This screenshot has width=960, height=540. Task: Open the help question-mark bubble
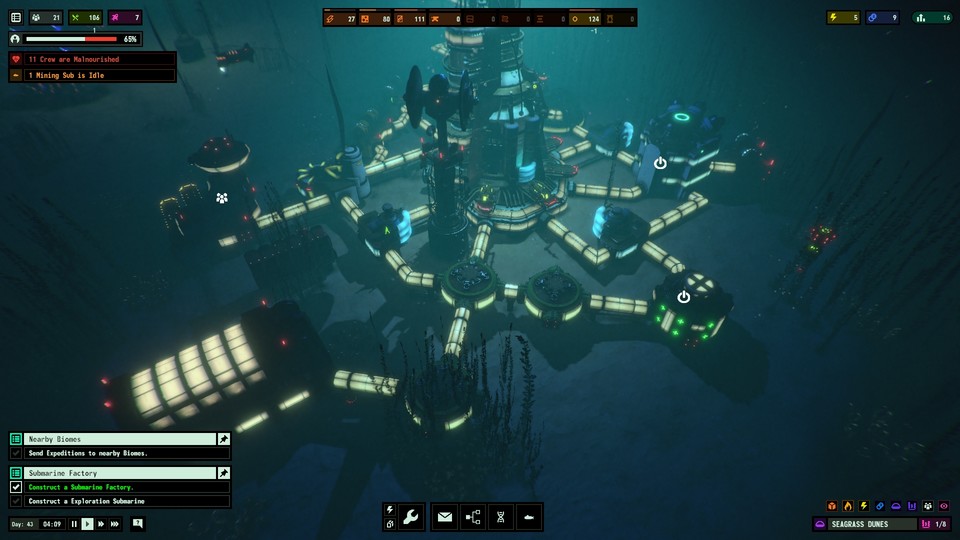(x=138, y=523)
